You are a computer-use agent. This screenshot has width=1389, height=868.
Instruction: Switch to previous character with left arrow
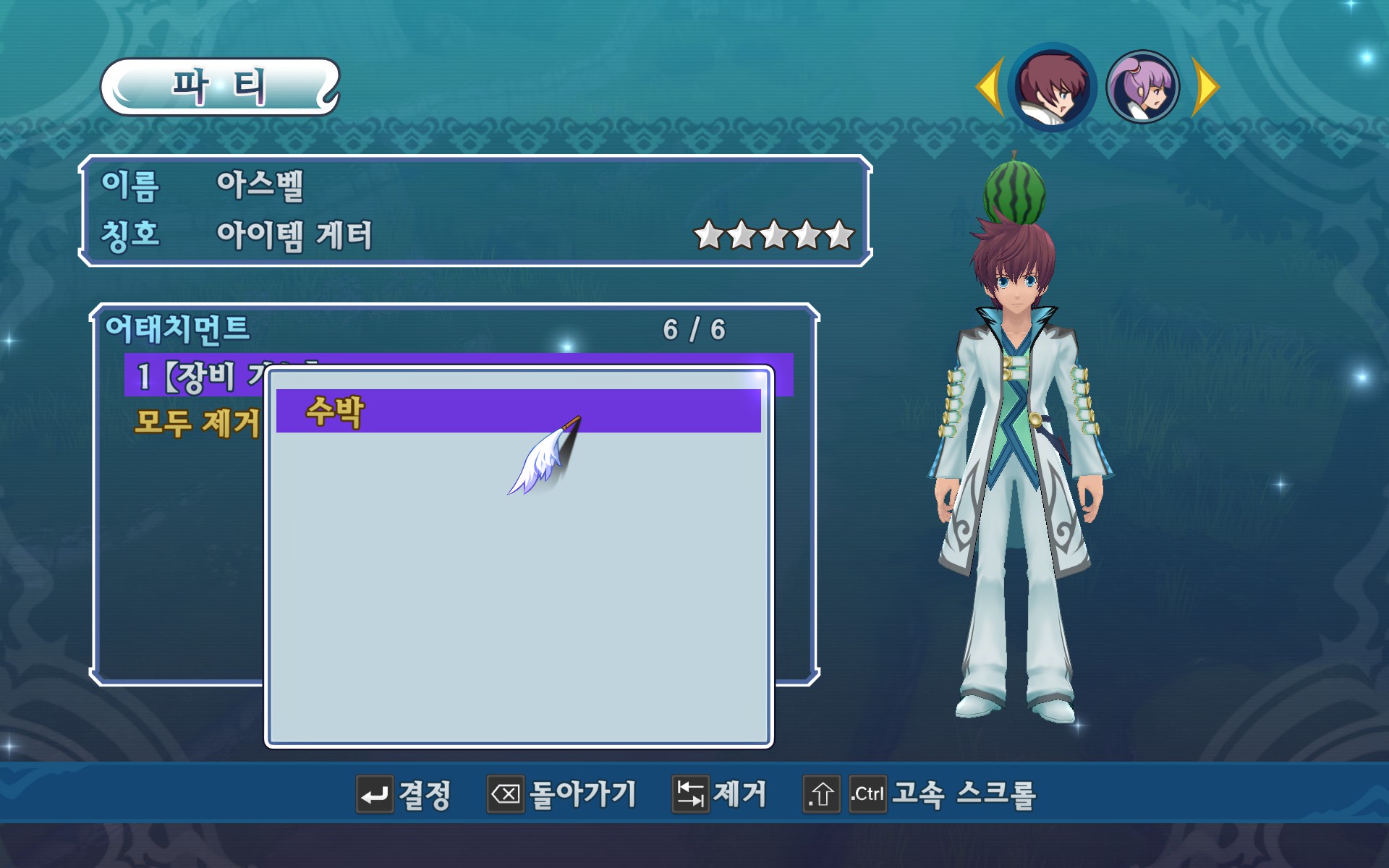coord(990,88)
